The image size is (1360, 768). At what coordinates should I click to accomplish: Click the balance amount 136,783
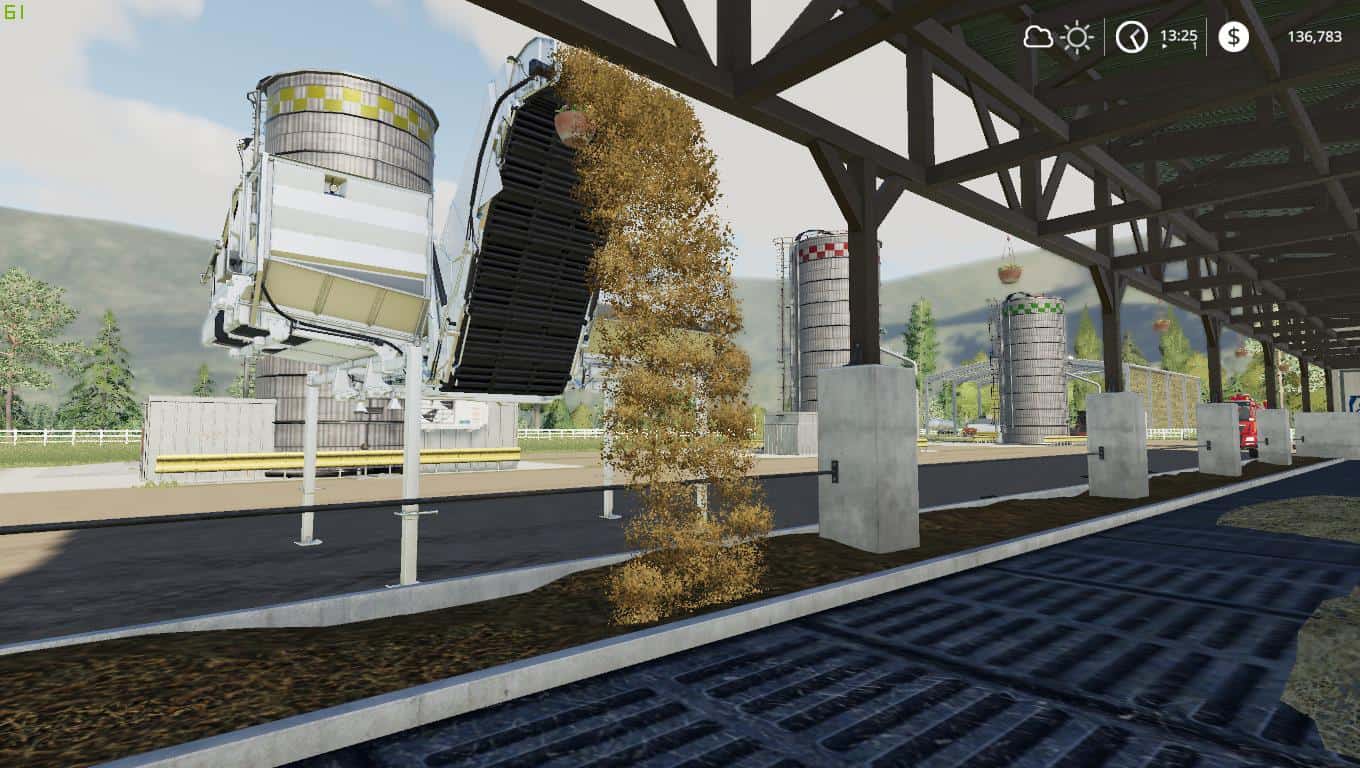1314,37
